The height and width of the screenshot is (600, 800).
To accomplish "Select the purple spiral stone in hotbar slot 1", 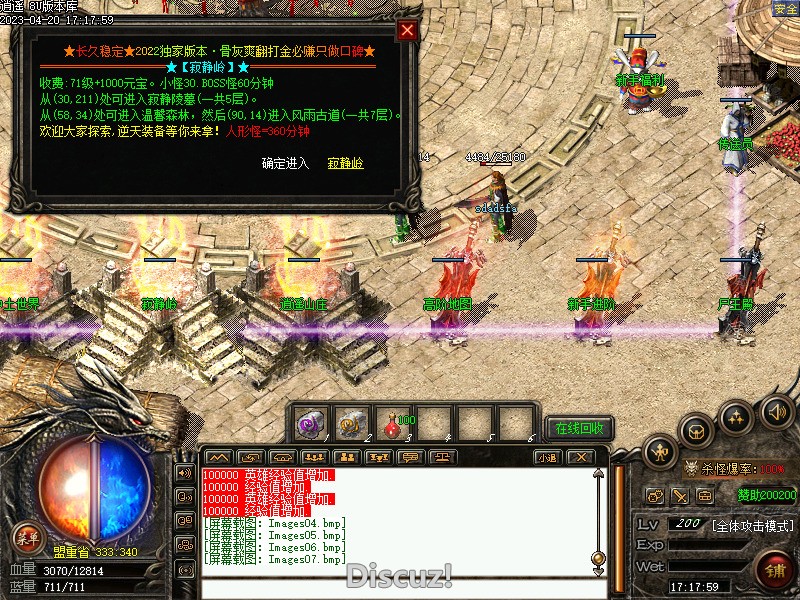I will (x=311, y=423).
